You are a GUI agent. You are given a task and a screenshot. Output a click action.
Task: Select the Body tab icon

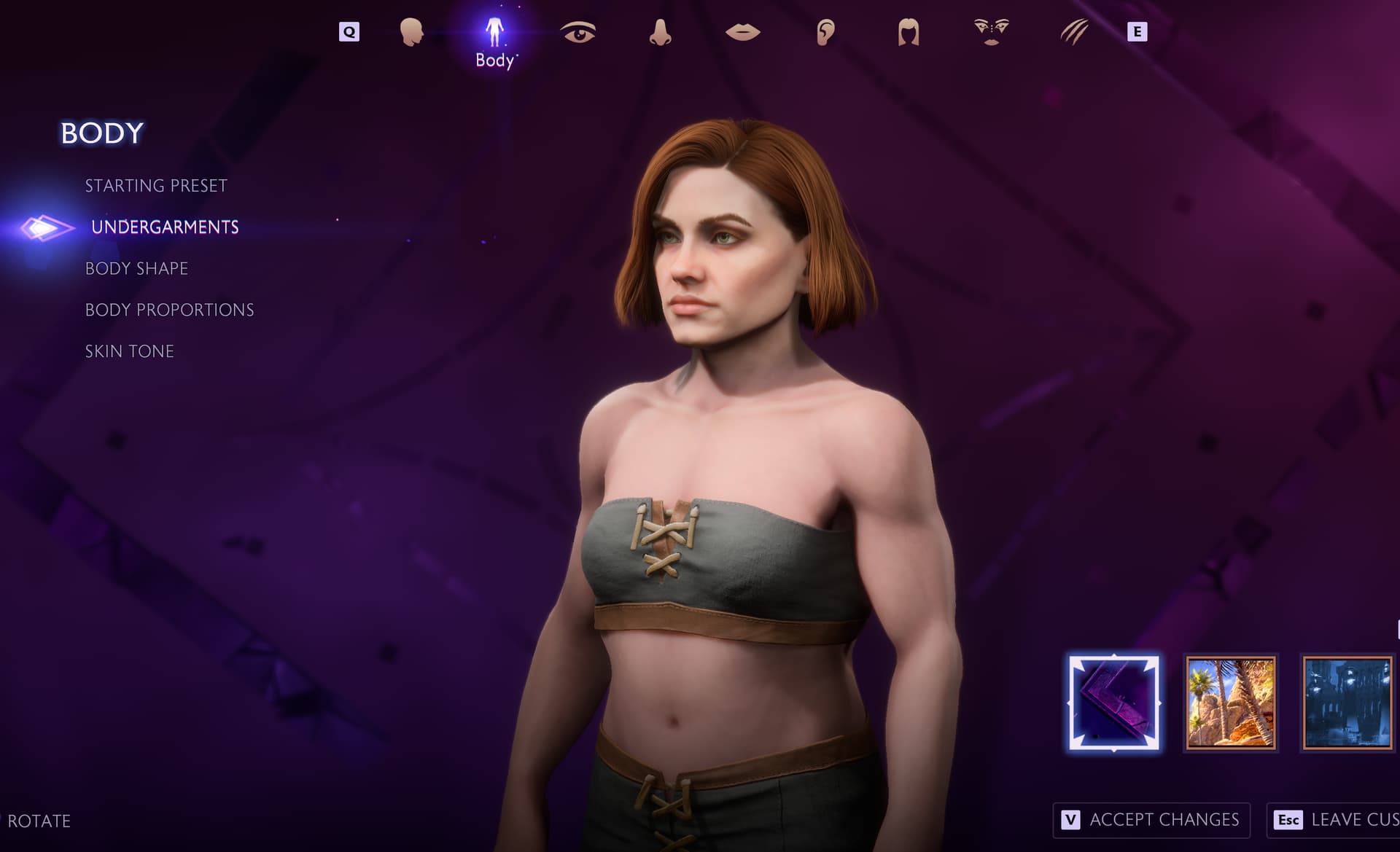pos(494,33)
